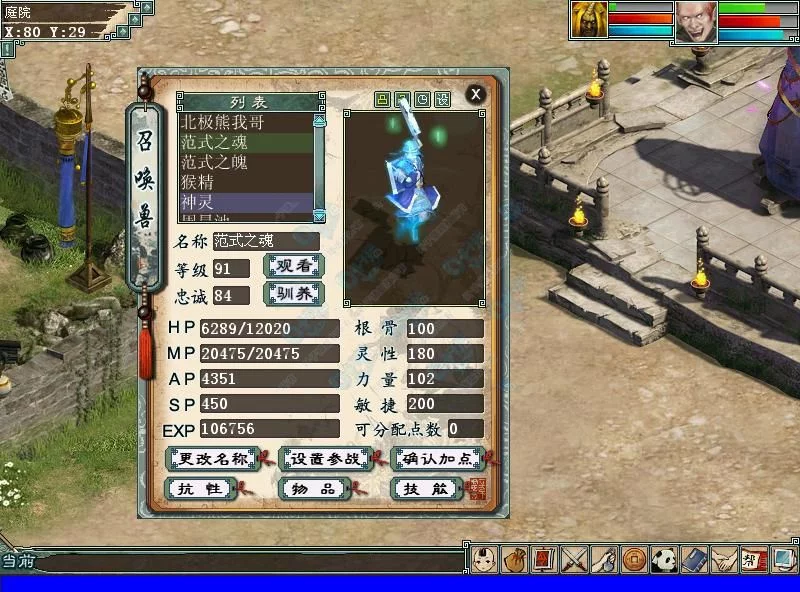The image size is (800, 592).
Task: Open the 抗性 resistance page
Action: 199,489
